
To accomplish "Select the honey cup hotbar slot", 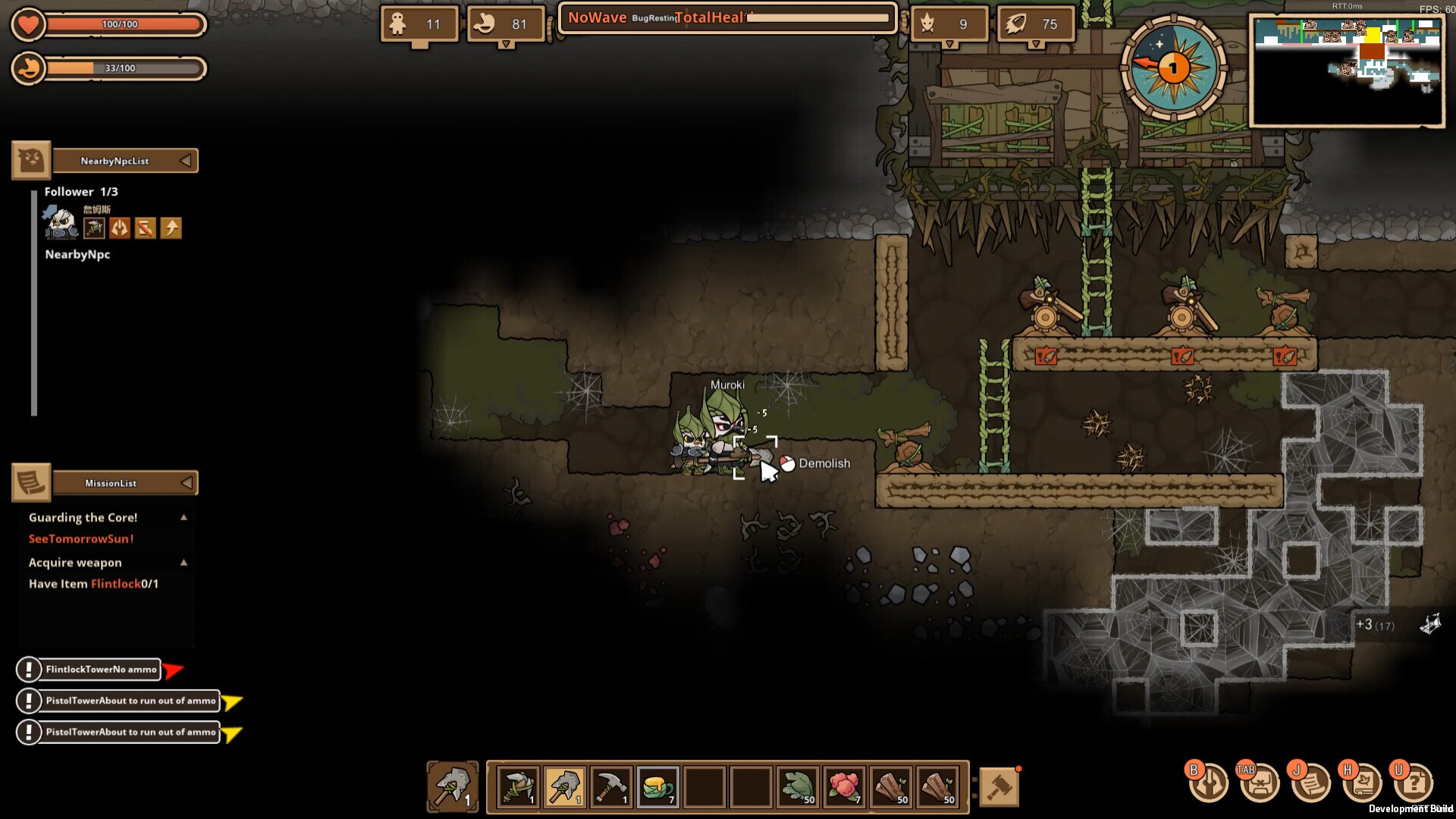I will pyautogui.click(x=657, y=787).
